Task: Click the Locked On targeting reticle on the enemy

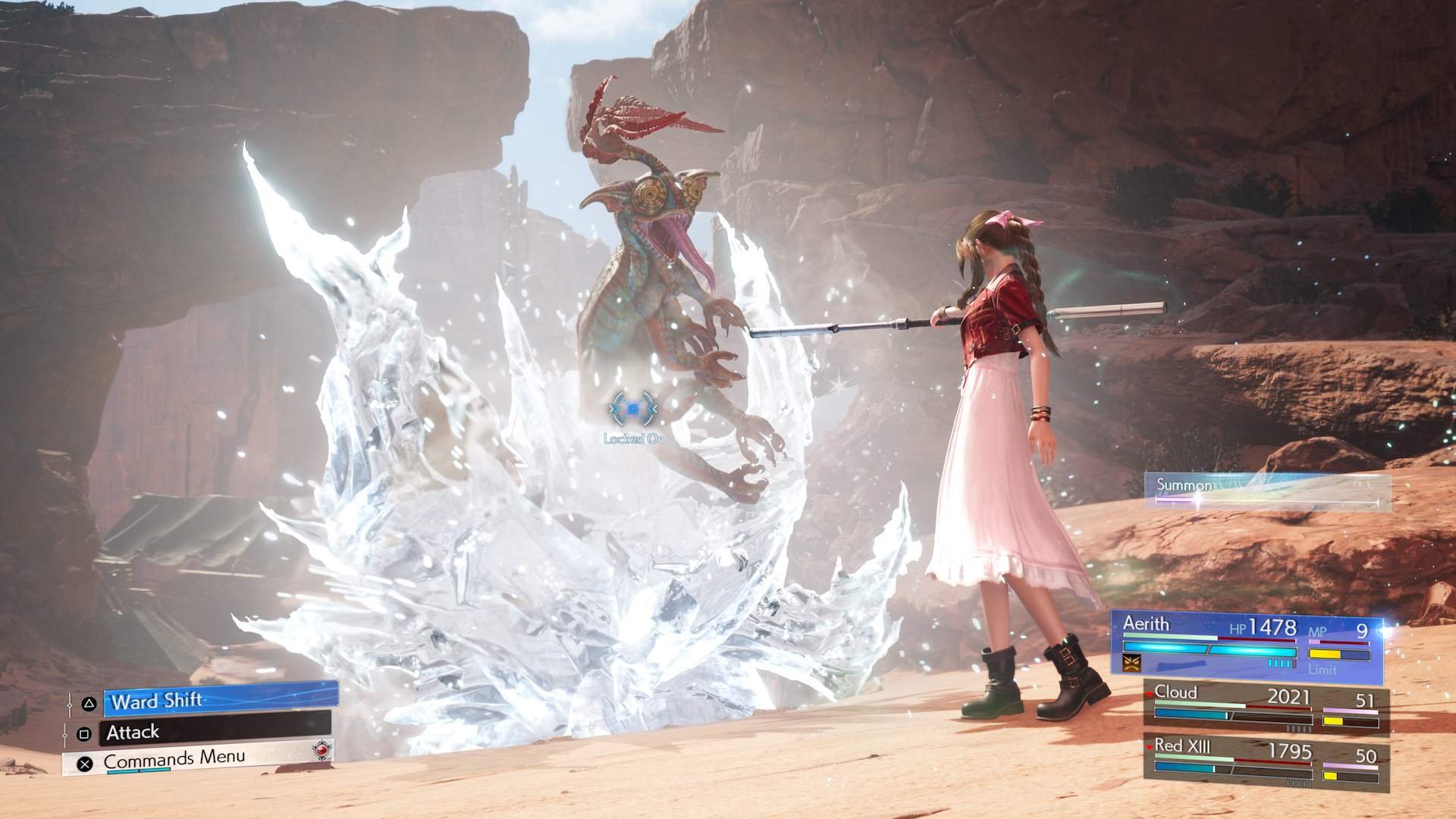Action: click(632, 409)
